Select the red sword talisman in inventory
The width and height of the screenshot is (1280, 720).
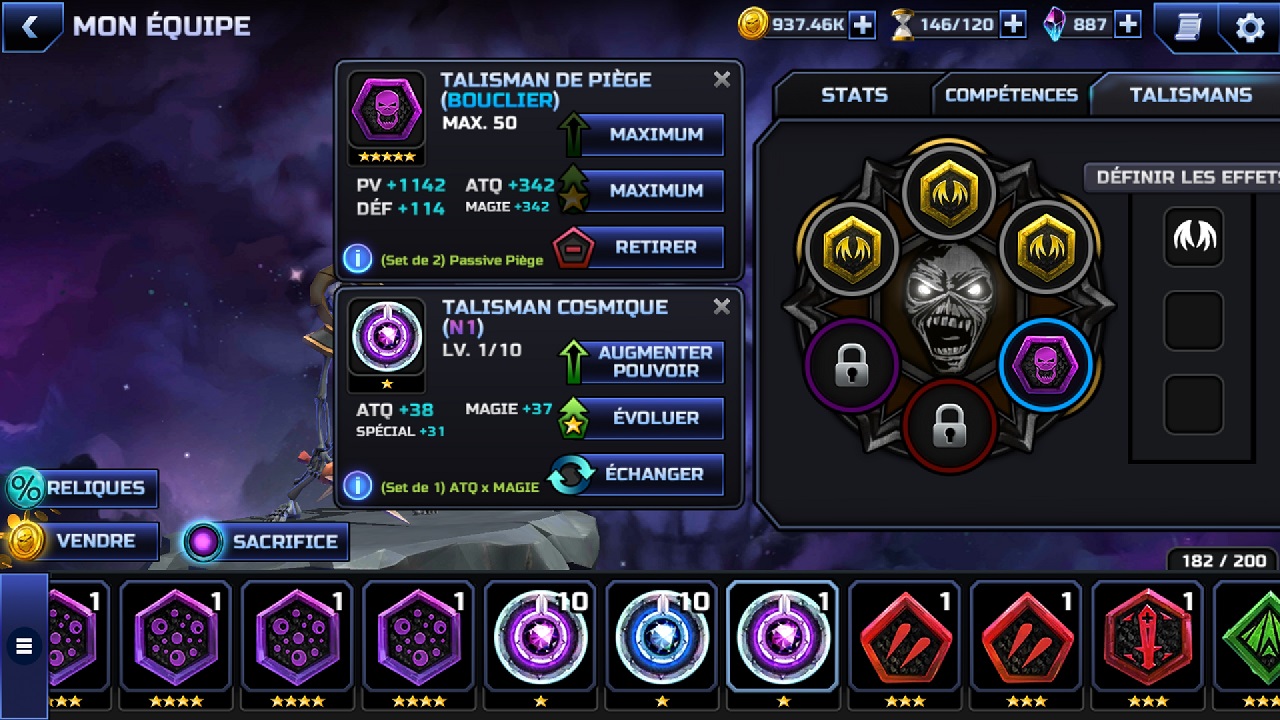pos(1146,636)
